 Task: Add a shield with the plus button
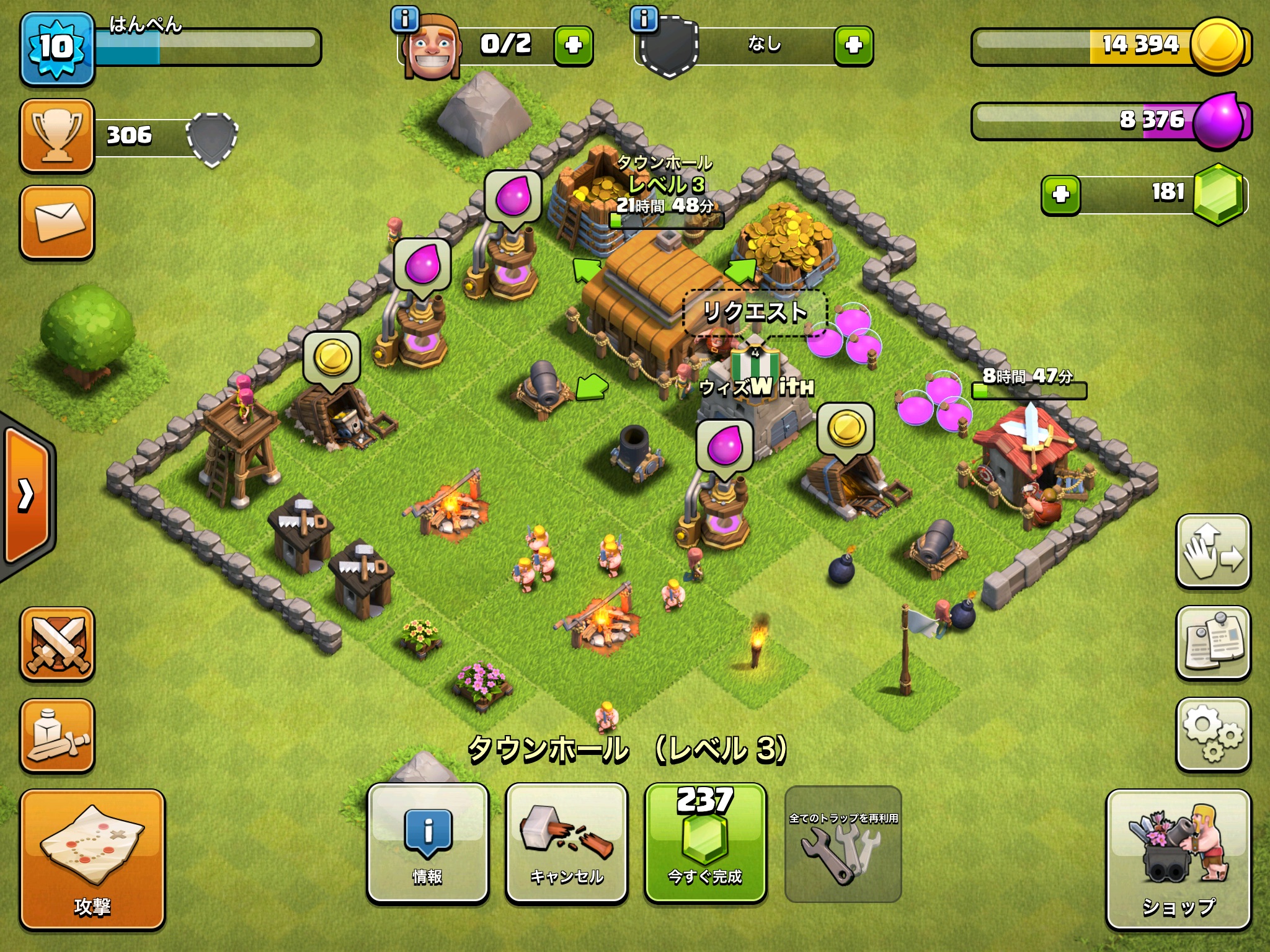[x=854, y=45]
